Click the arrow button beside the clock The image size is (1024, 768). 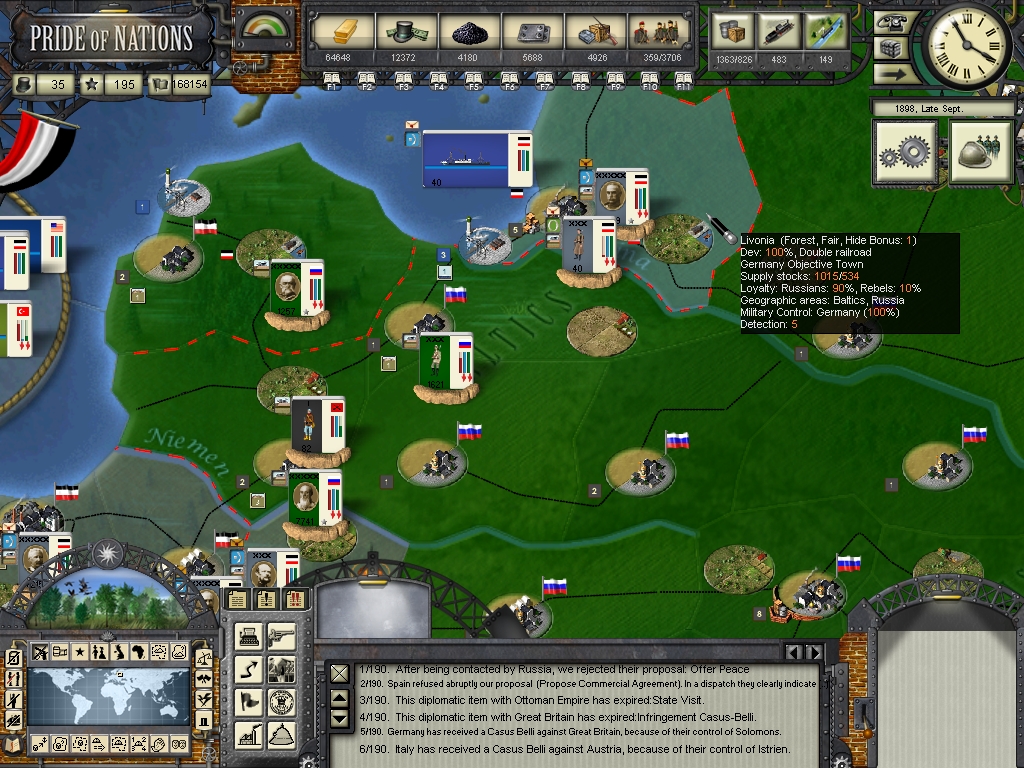(889, 73)
